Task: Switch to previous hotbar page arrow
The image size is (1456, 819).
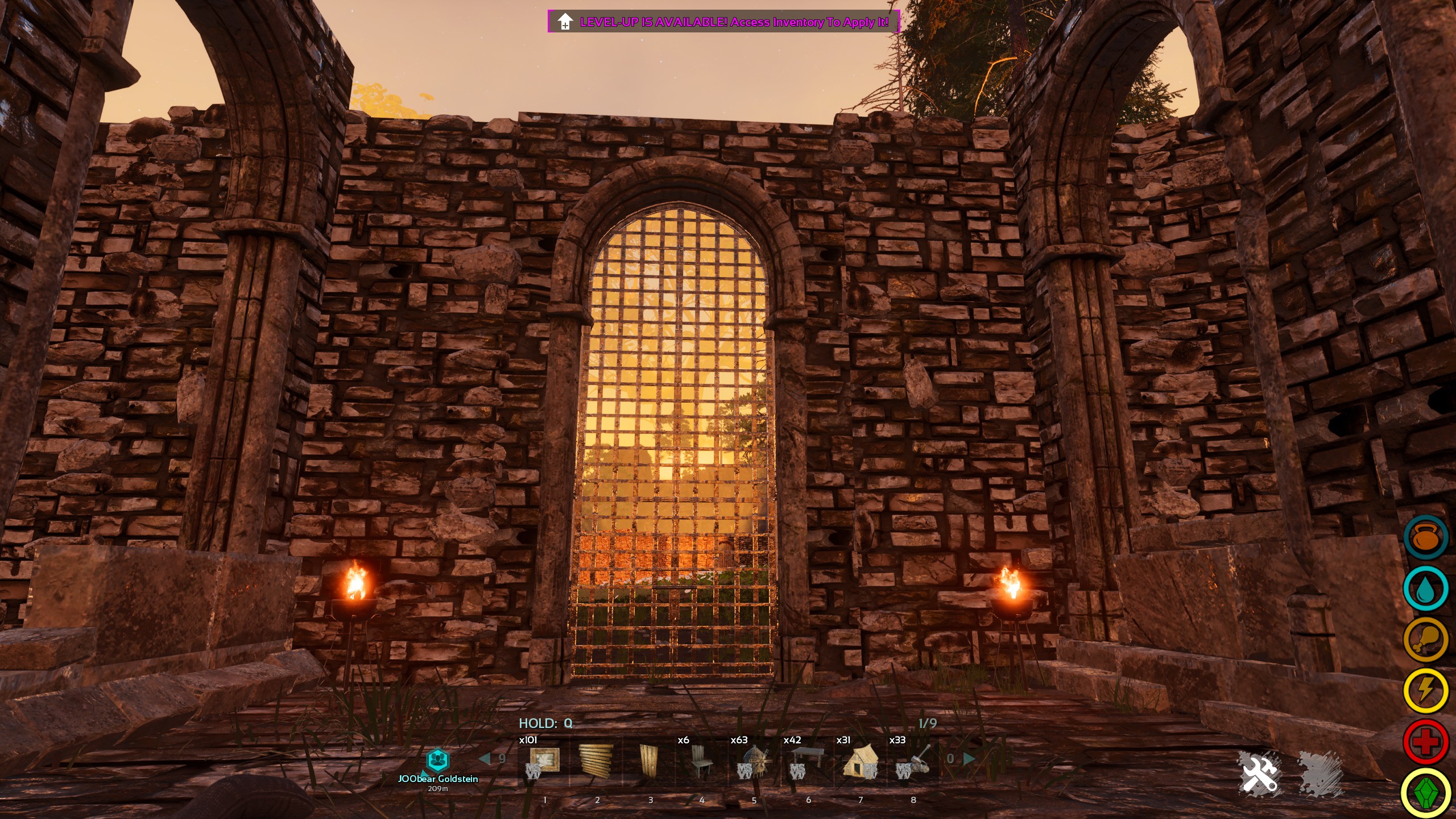Action: point(485,758)
